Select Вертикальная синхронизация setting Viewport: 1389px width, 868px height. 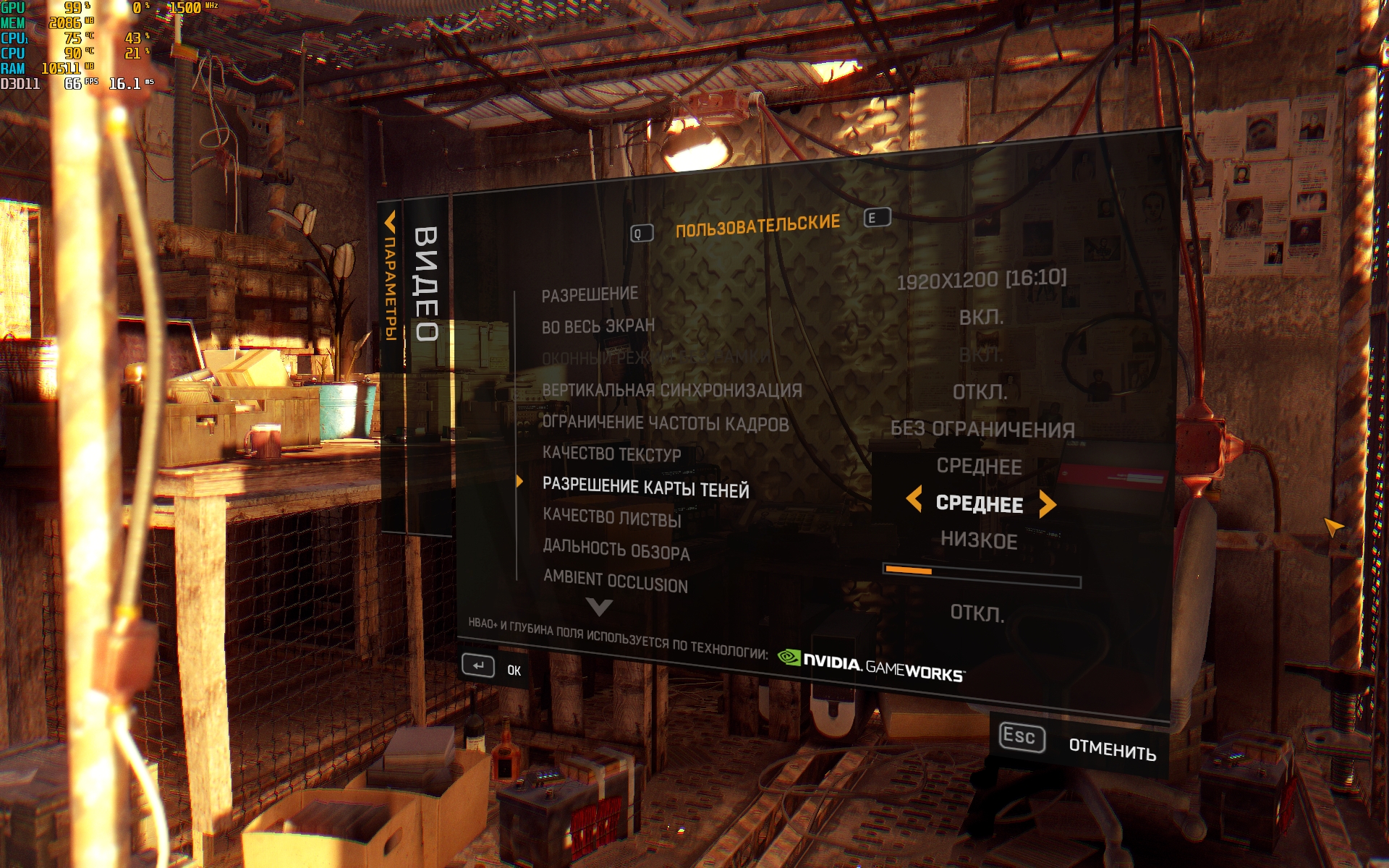point(671,391)
